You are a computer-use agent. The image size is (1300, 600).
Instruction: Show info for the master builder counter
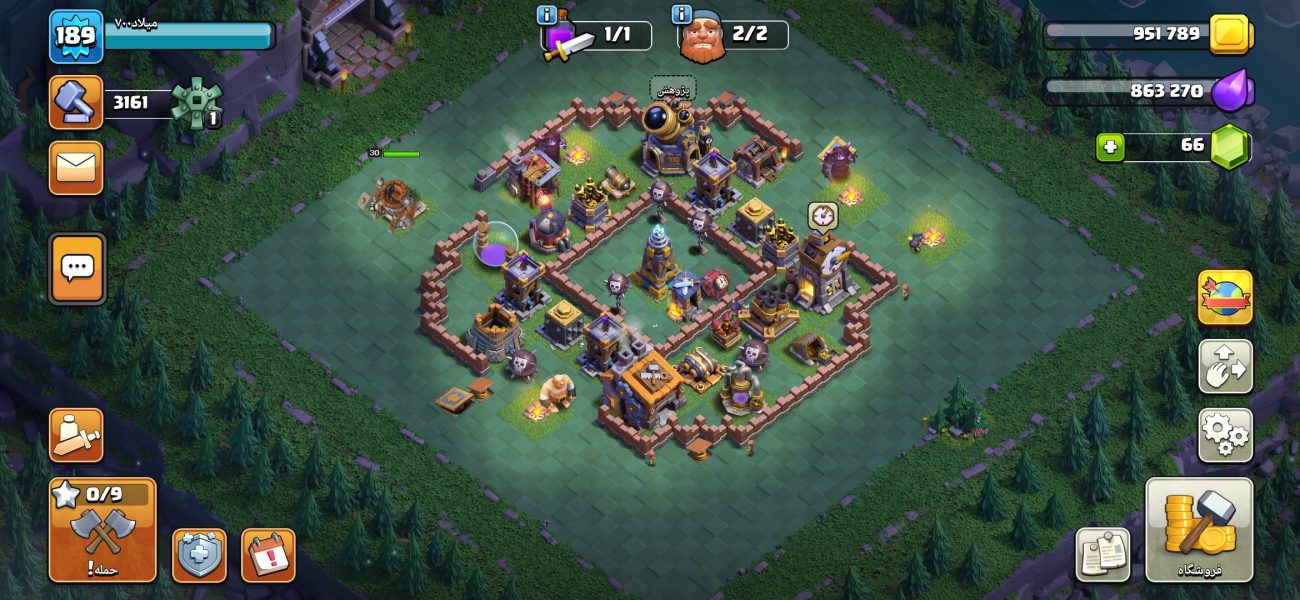pos(683,15)
